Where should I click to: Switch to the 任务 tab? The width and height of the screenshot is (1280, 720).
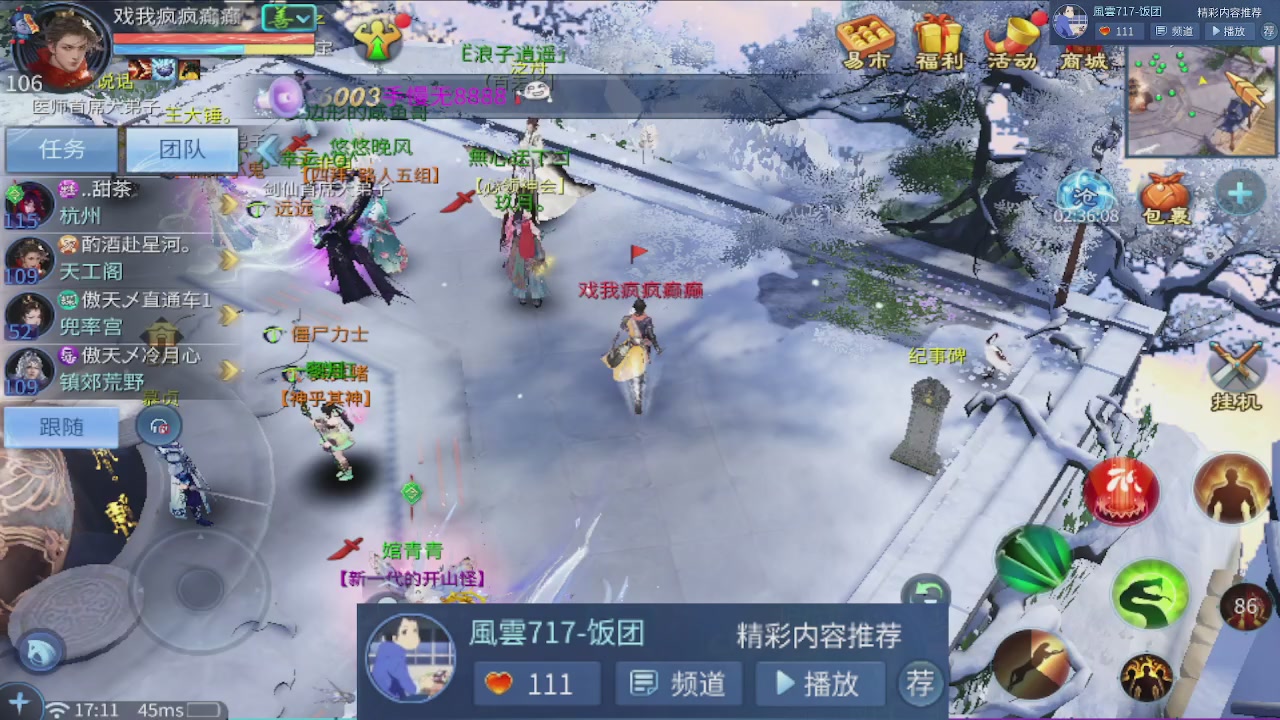[60, 149]
